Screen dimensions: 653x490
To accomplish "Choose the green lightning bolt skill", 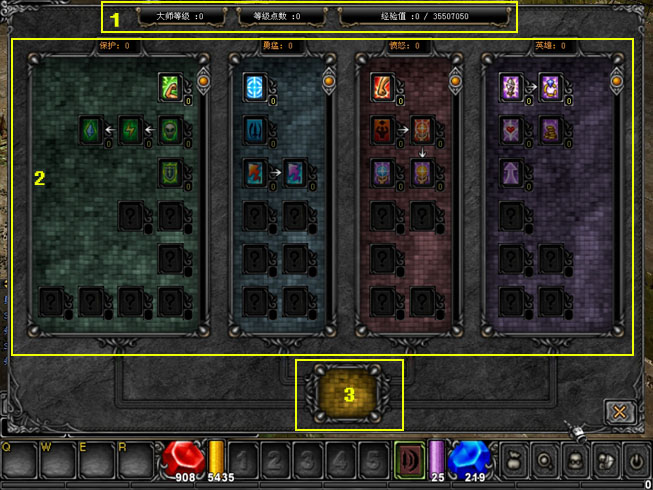I will [x=131, y=130].
